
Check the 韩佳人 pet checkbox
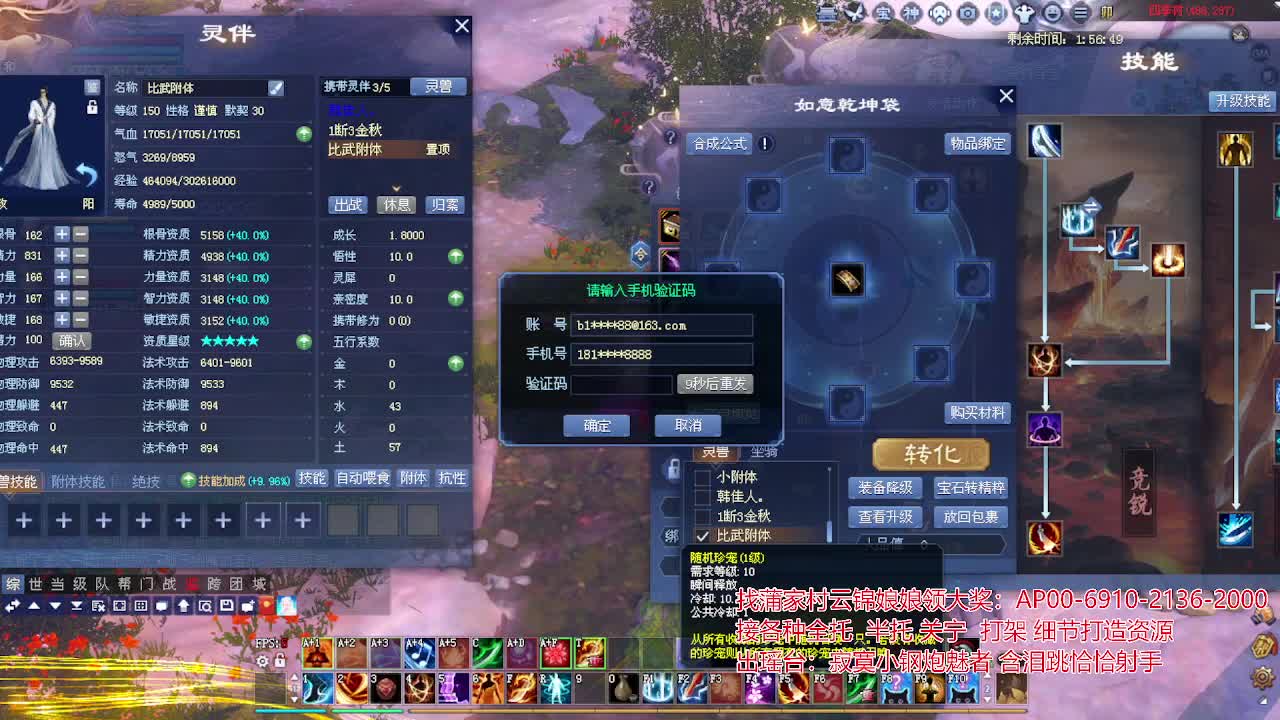pos(703,495)
